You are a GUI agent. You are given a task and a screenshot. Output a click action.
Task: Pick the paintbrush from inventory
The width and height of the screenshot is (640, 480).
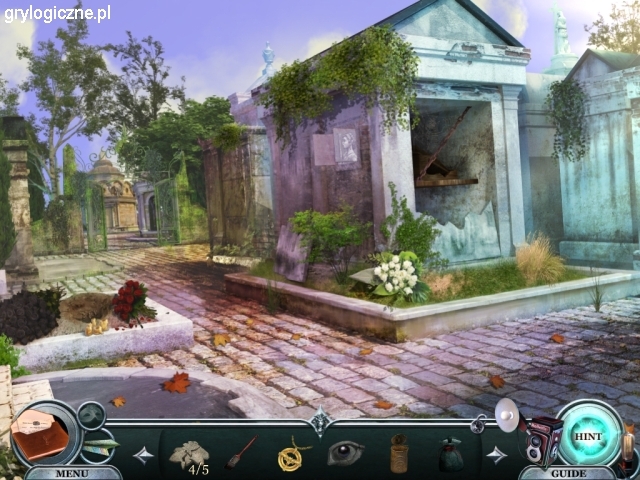point(242,453)
